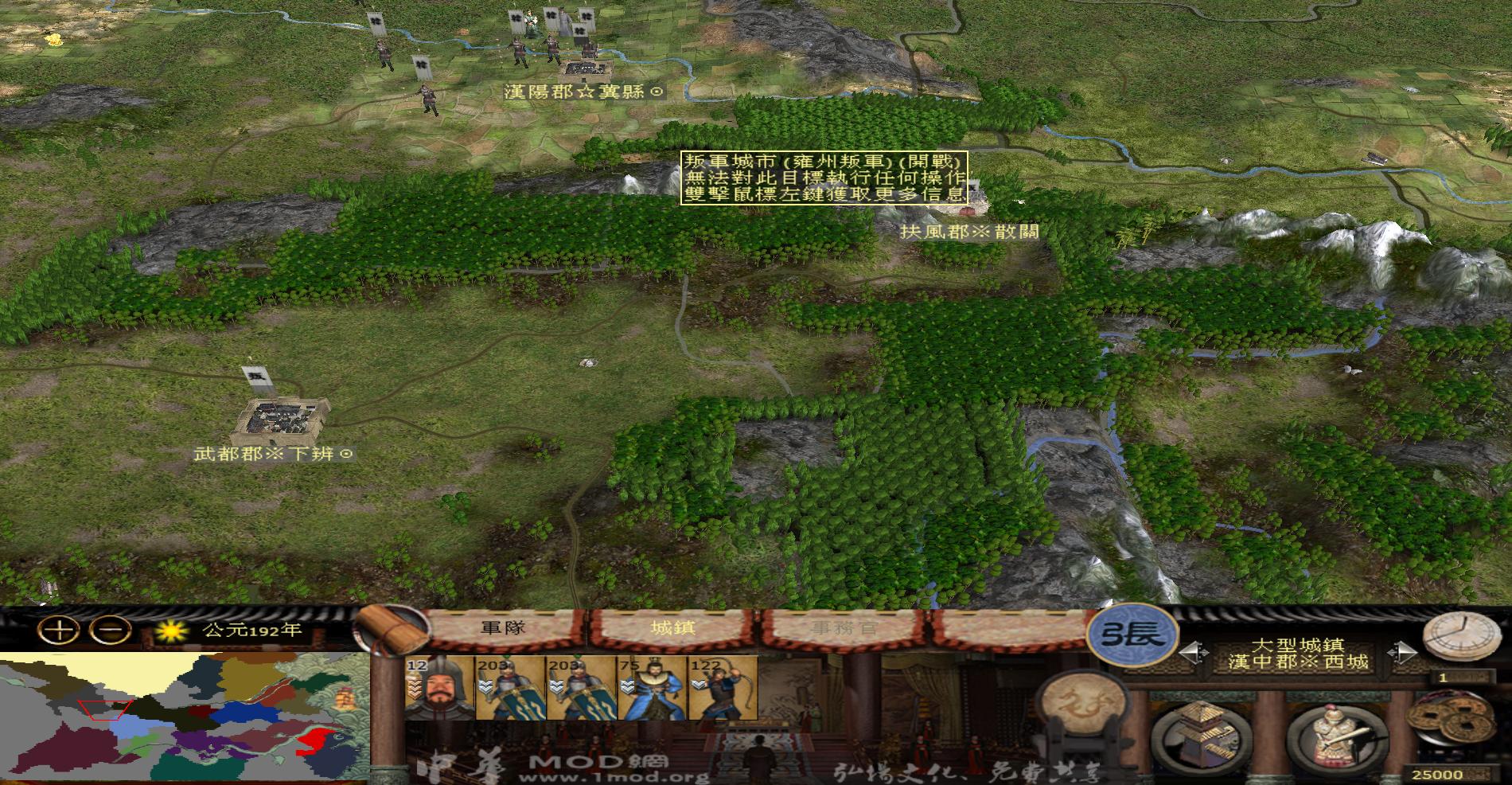Image resolution: width=1512 pixels, height=785 pixels.
Task: Switch to the 軍隊 army tab
Action: [x=505, y=628]
